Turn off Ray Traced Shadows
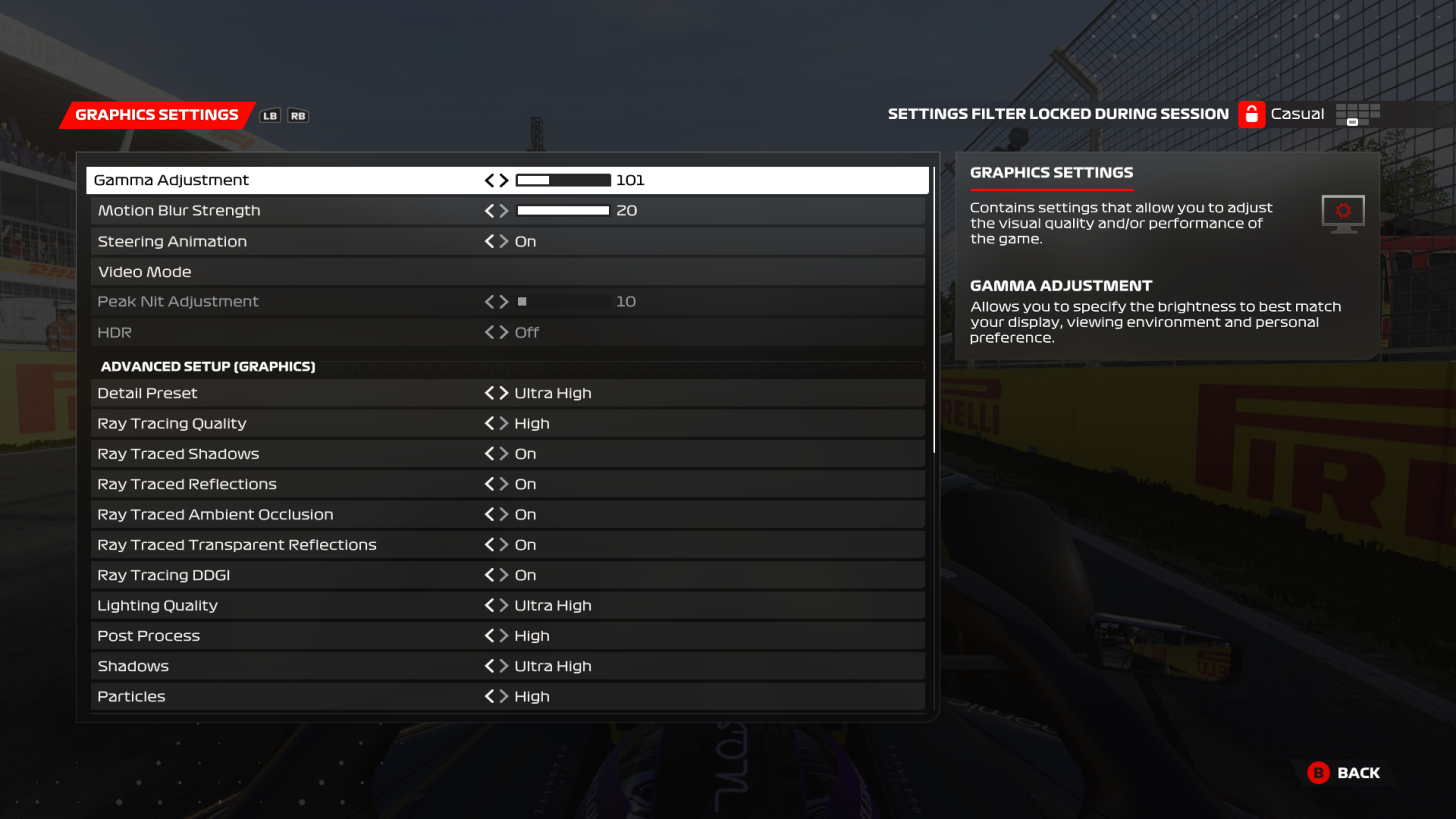Screen dimensions: 1456x819 489,454
